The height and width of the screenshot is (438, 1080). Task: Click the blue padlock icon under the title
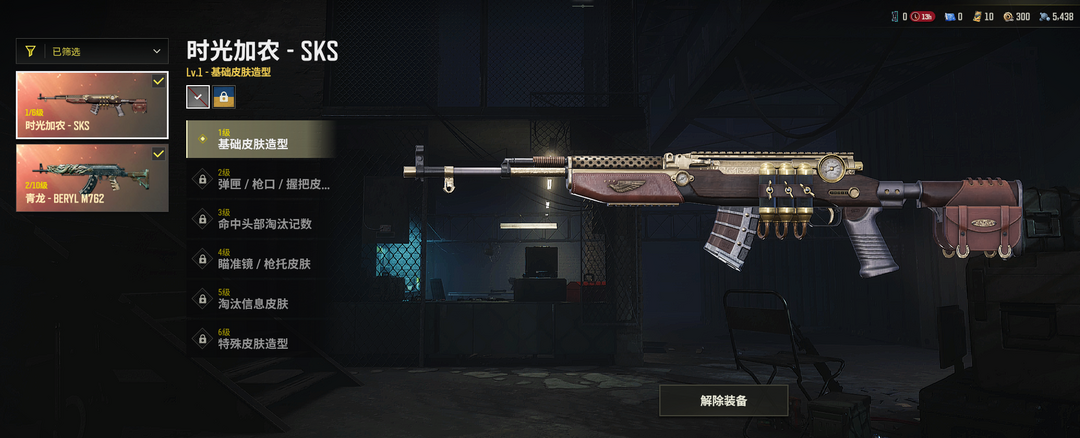223,97
